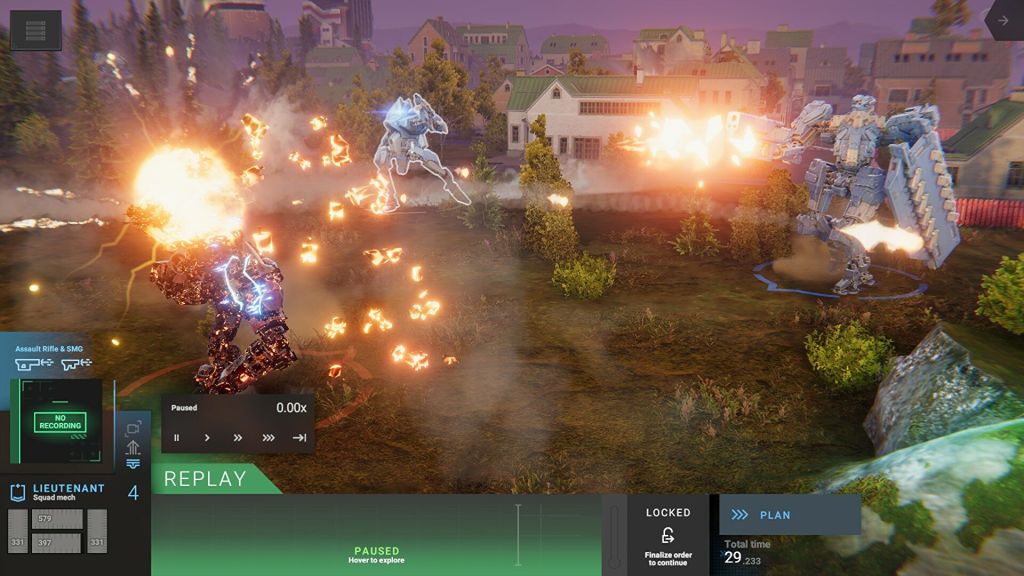Set replay to triple-arrow fastest speed
The image size is (1024, 576).
click(268, 437)
